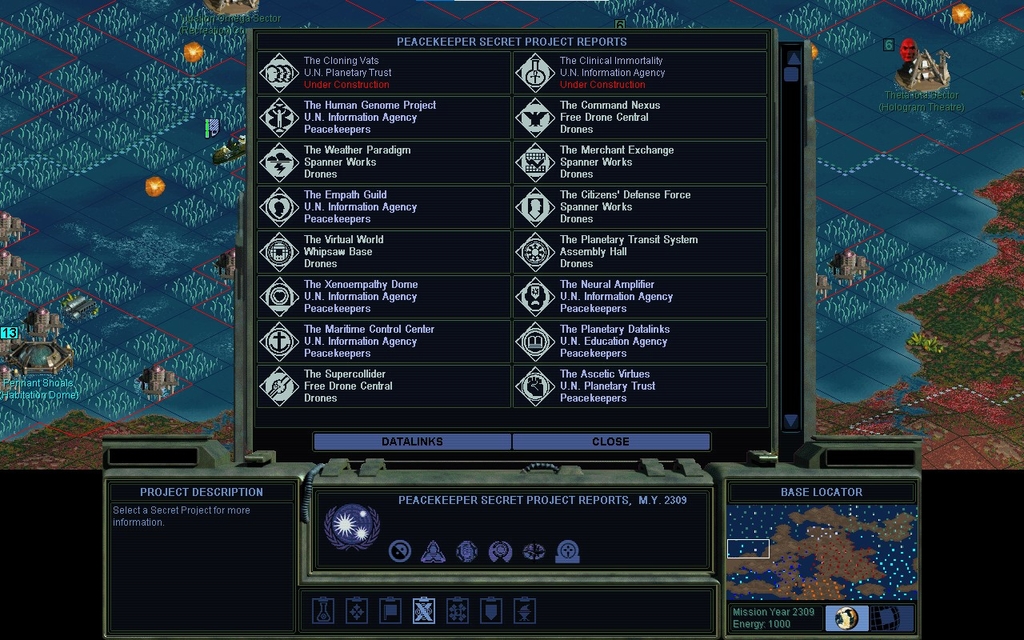Select The Command Nexus project
This screenshot has height=640, width=1024.
[640, 118]
